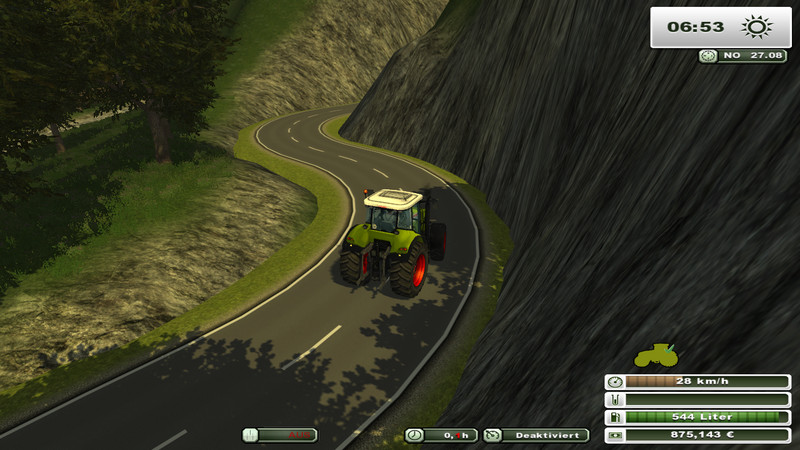Click the yellow tractor vehicle icon
The image size is (800, 450).
(655, 355)
